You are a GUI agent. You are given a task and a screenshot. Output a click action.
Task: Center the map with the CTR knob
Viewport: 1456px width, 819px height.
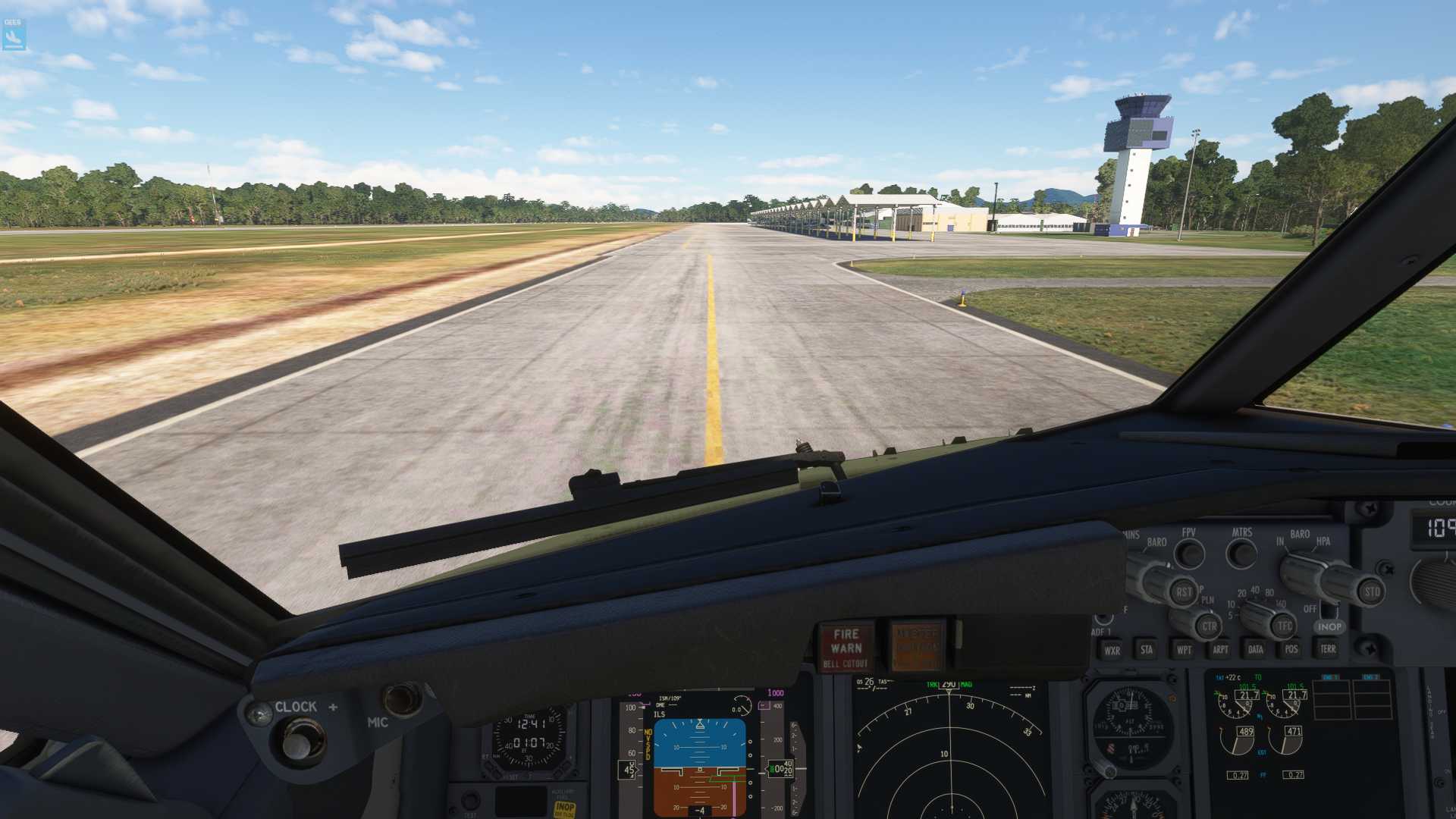coord(1208,626)
